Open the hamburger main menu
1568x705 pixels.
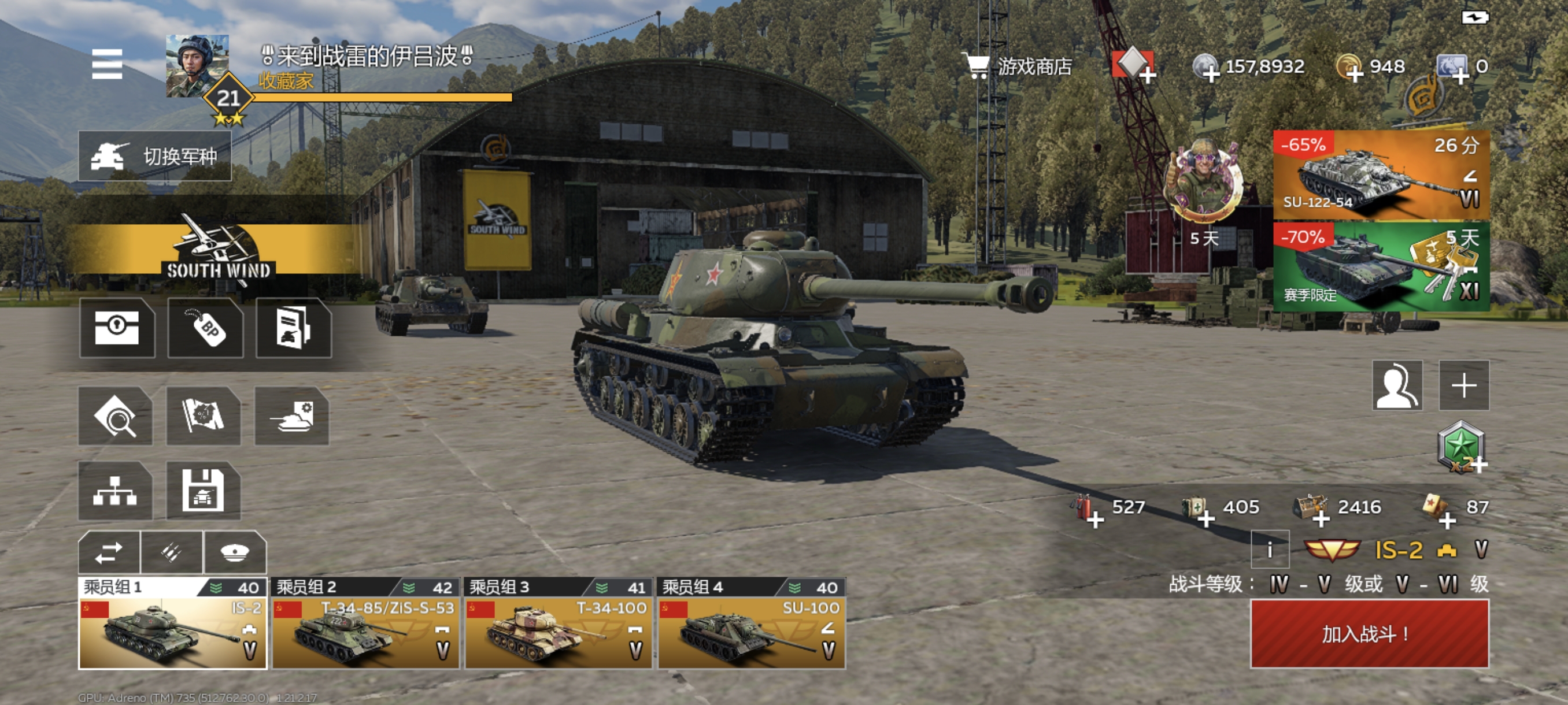coord(107,64)
